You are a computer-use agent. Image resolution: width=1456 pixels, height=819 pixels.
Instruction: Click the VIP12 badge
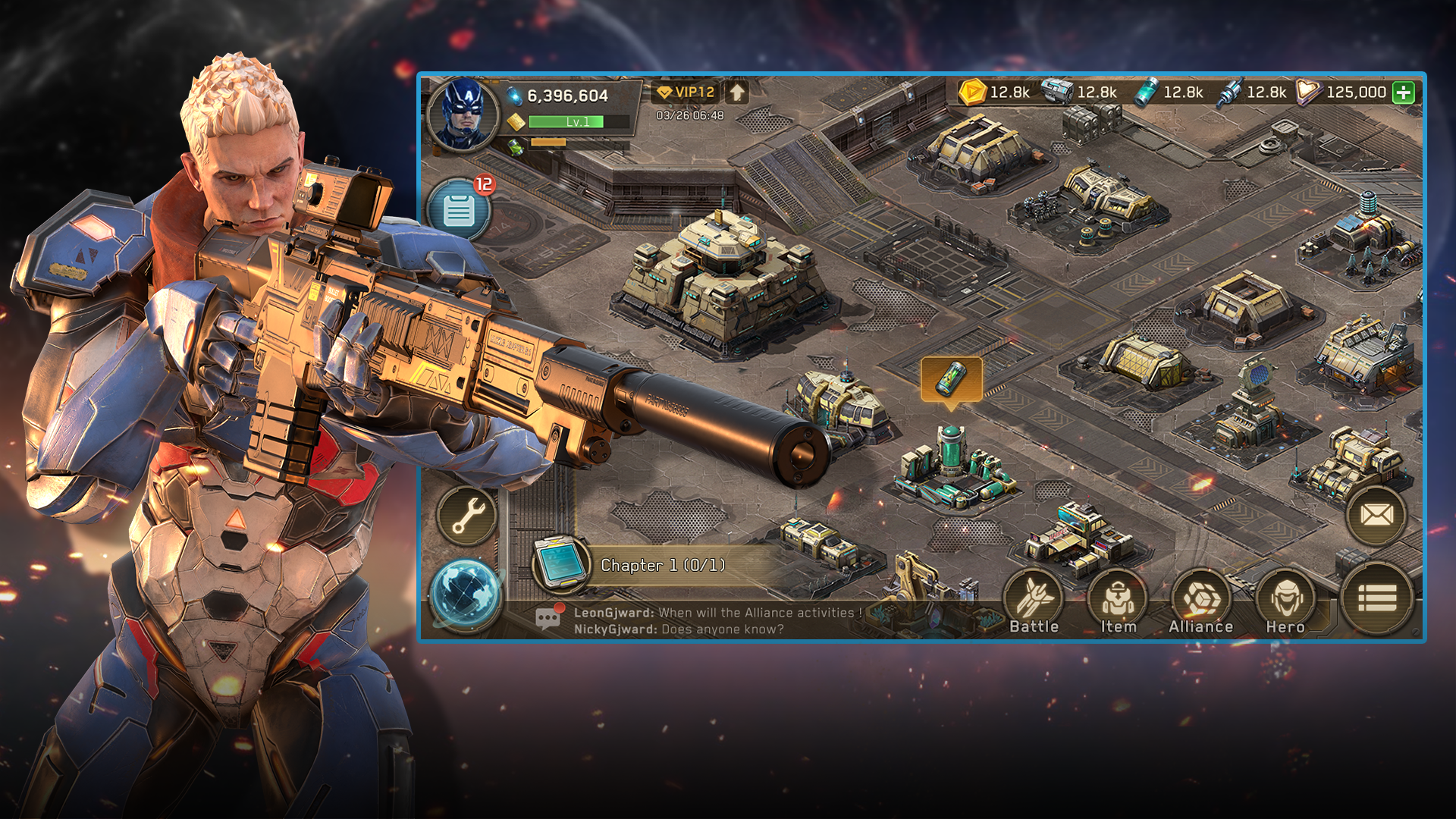point(686,93)
